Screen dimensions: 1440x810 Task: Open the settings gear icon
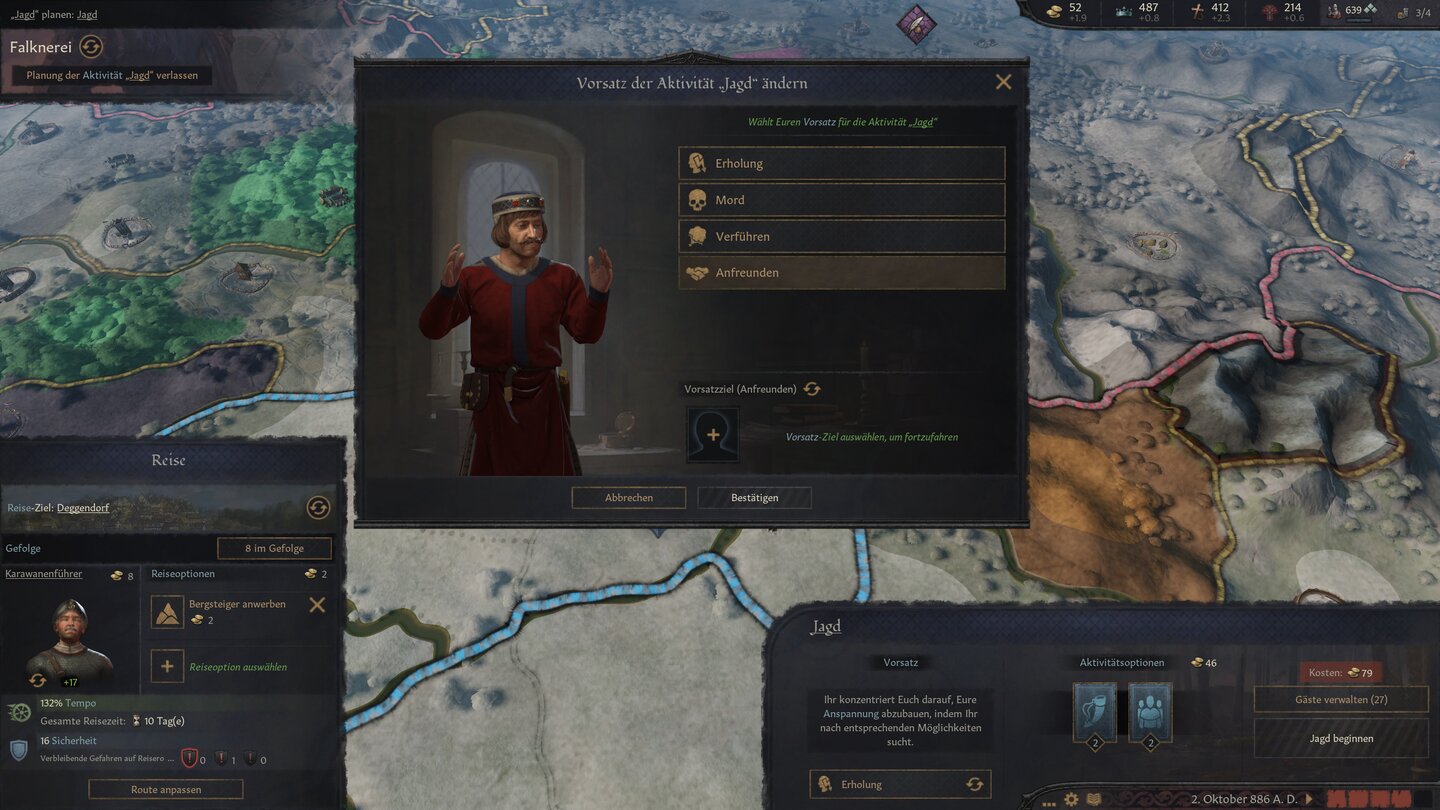(x=1071, y=800)
